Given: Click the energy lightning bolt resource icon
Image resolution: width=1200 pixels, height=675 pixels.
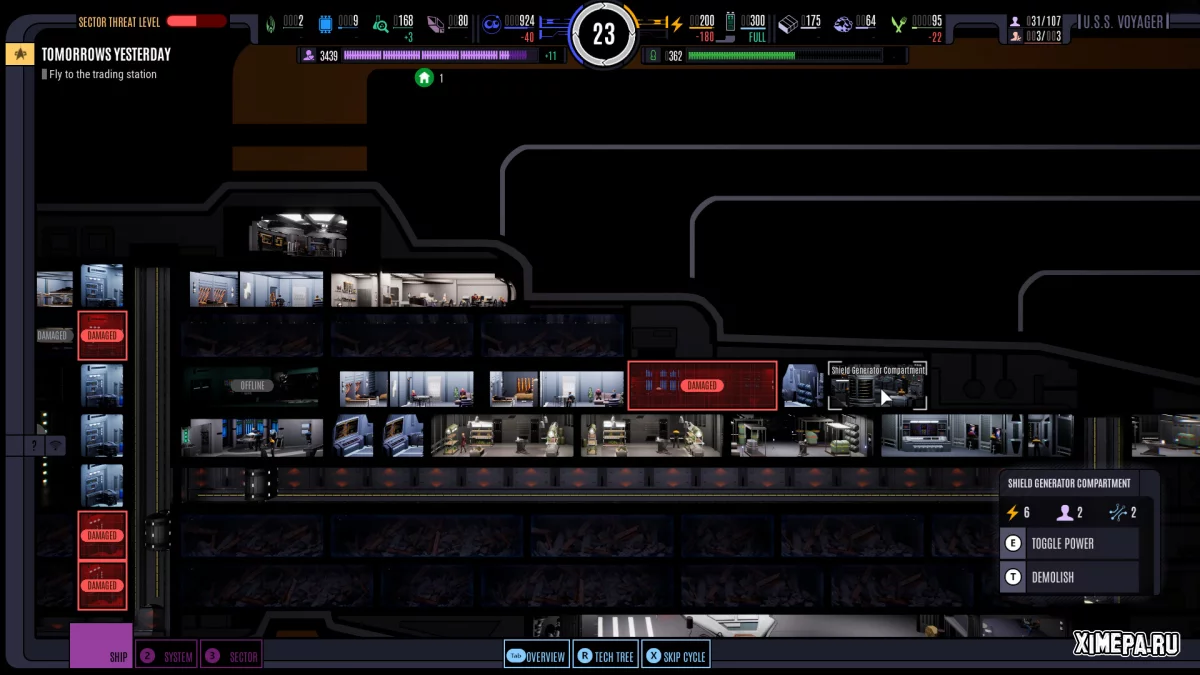Looking at the screenshot, I should (x=676, y=23).
